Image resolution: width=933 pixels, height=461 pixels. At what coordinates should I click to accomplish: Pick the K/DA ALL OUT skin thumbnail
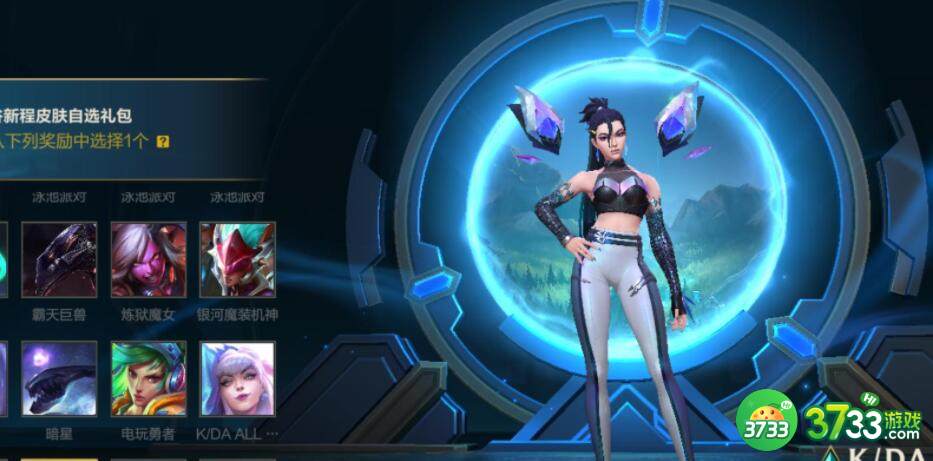tap(237, 379)
